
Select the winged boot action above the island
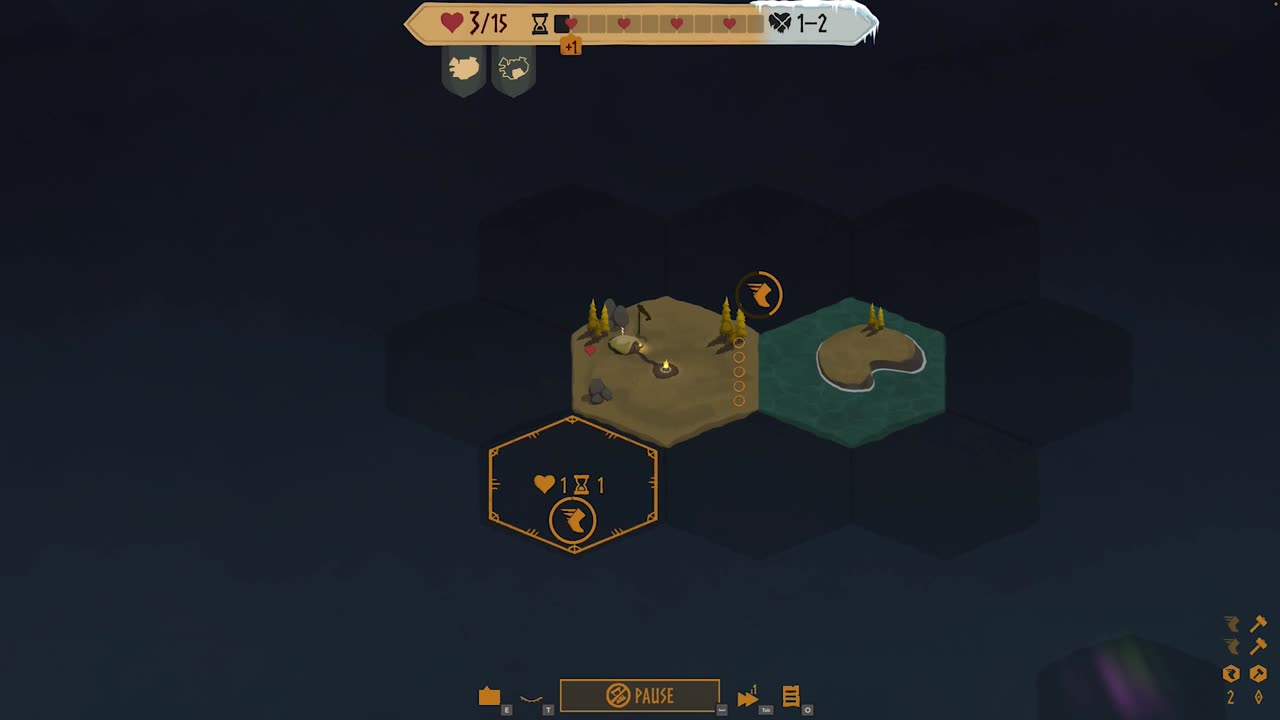(x=760, y=294)
